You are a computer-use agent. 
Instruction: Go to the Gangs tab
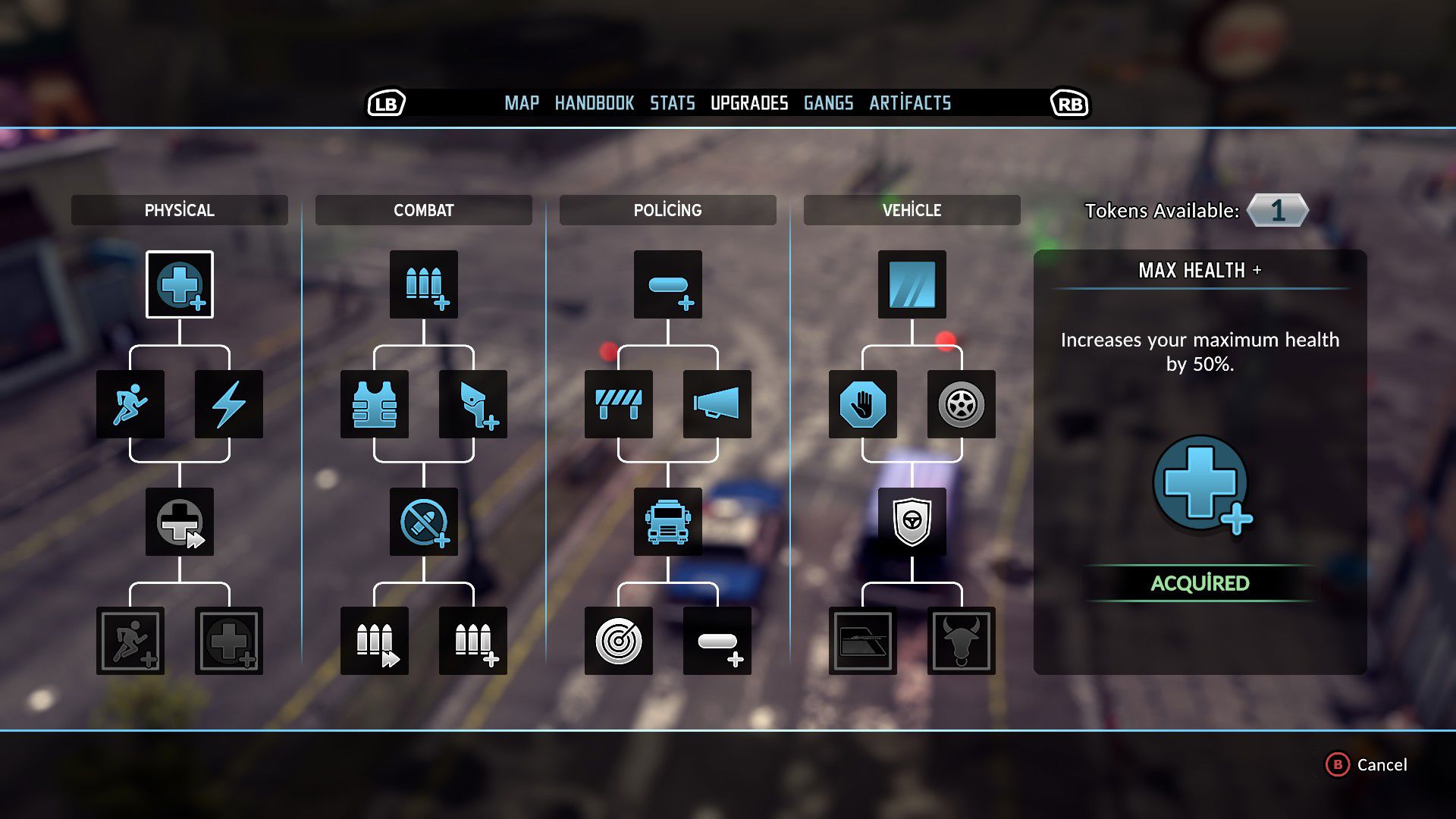(828, 103)
